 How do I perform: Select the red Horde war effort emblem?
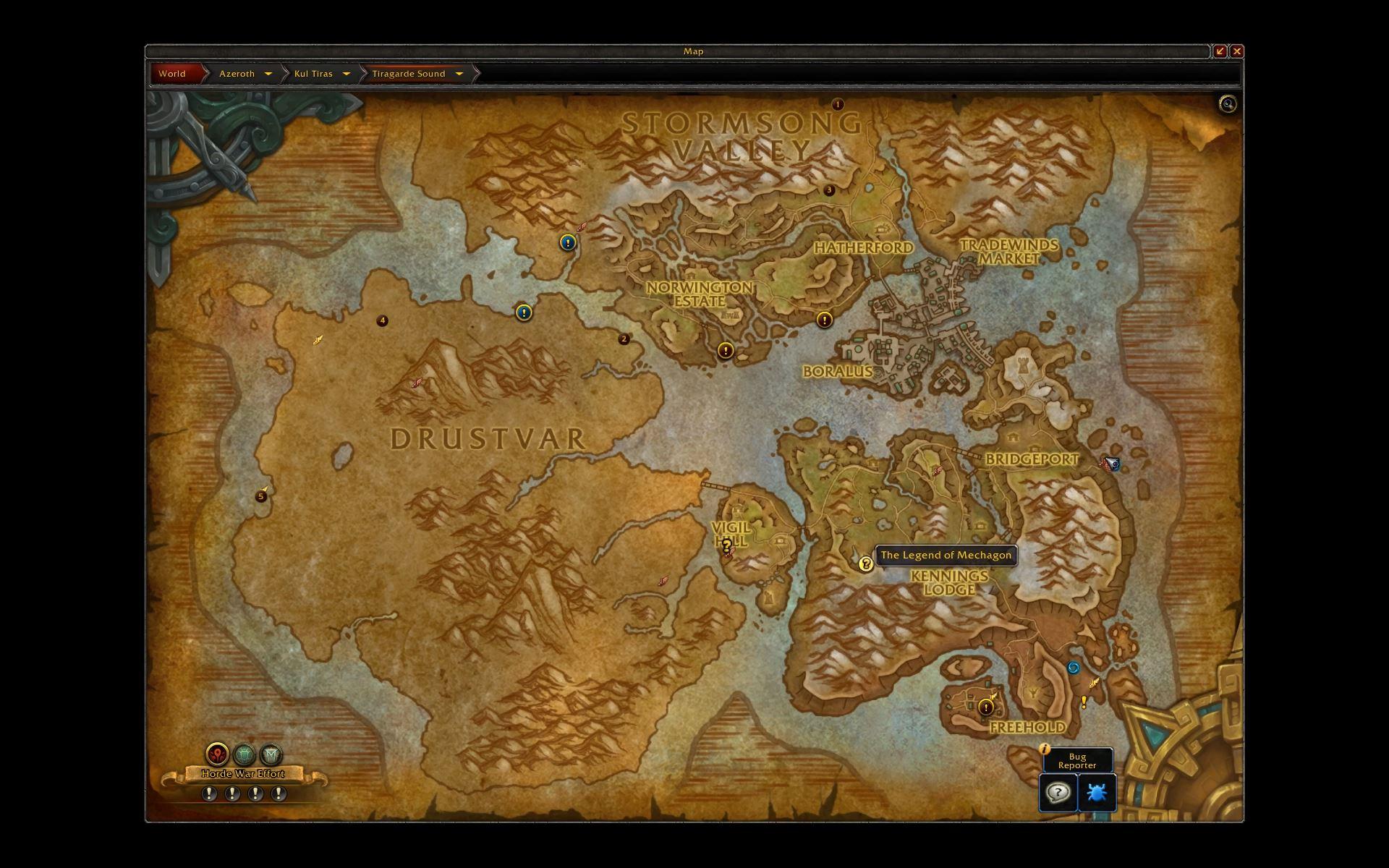tap(217, 754)
